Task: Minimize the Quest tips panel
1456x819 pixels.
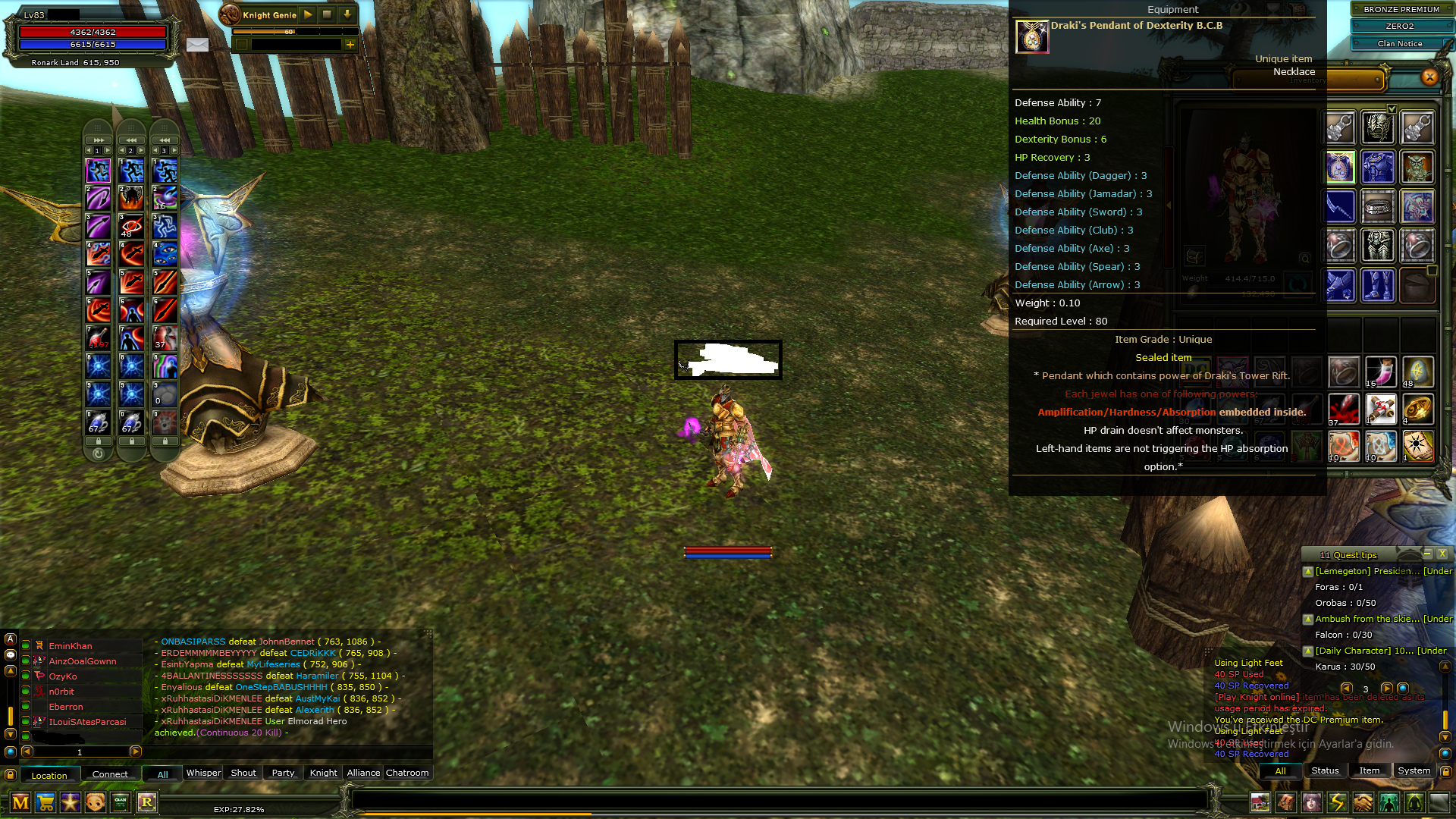Action: coord(1426,554)
